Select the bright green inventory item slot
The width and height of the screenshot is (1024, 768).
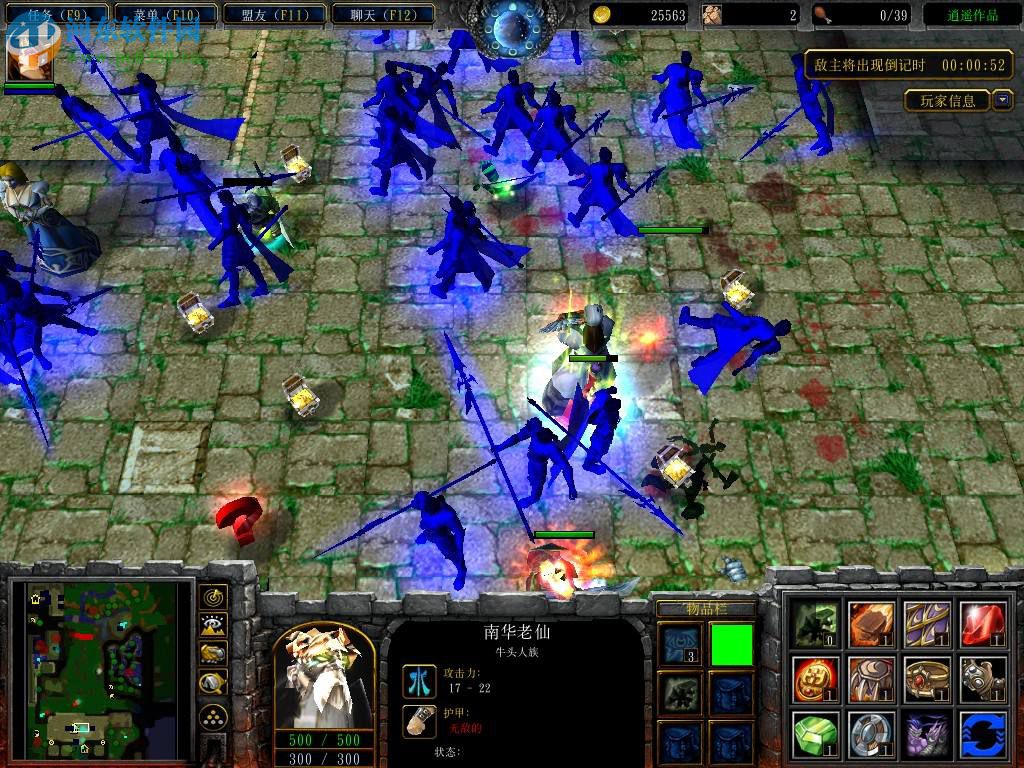point(731,643)
